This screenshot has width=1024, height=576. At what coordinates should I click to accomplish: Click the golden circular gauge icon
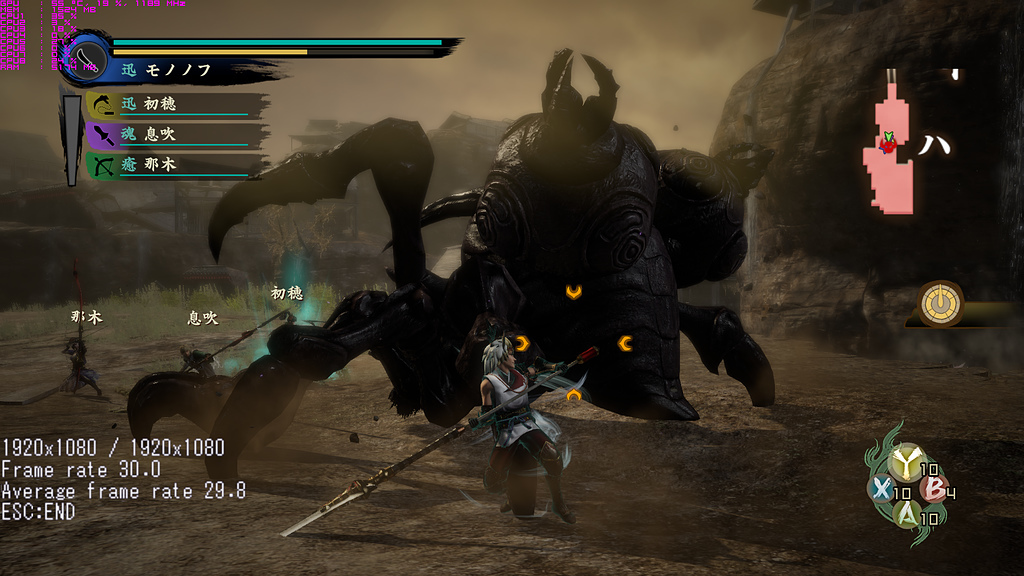click(x=941, y=303)
